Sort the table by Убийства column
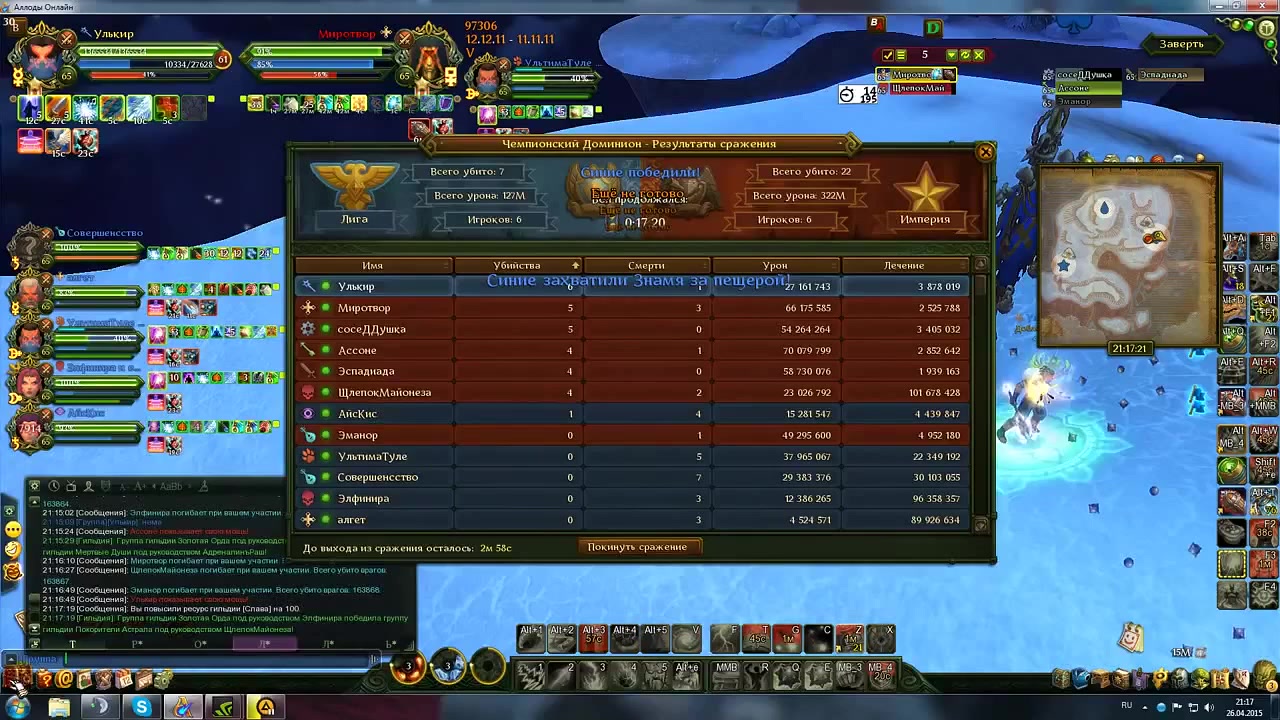The height and width of the screenshot is (720, 1280). (517, 265)
